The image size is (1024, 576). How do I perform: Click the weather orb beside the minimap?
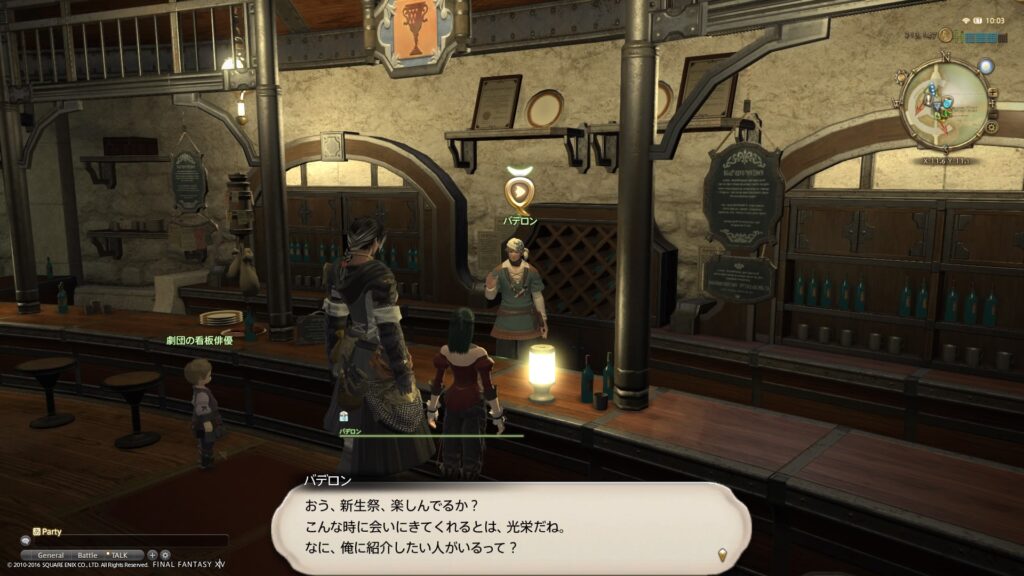pos(986,67)
